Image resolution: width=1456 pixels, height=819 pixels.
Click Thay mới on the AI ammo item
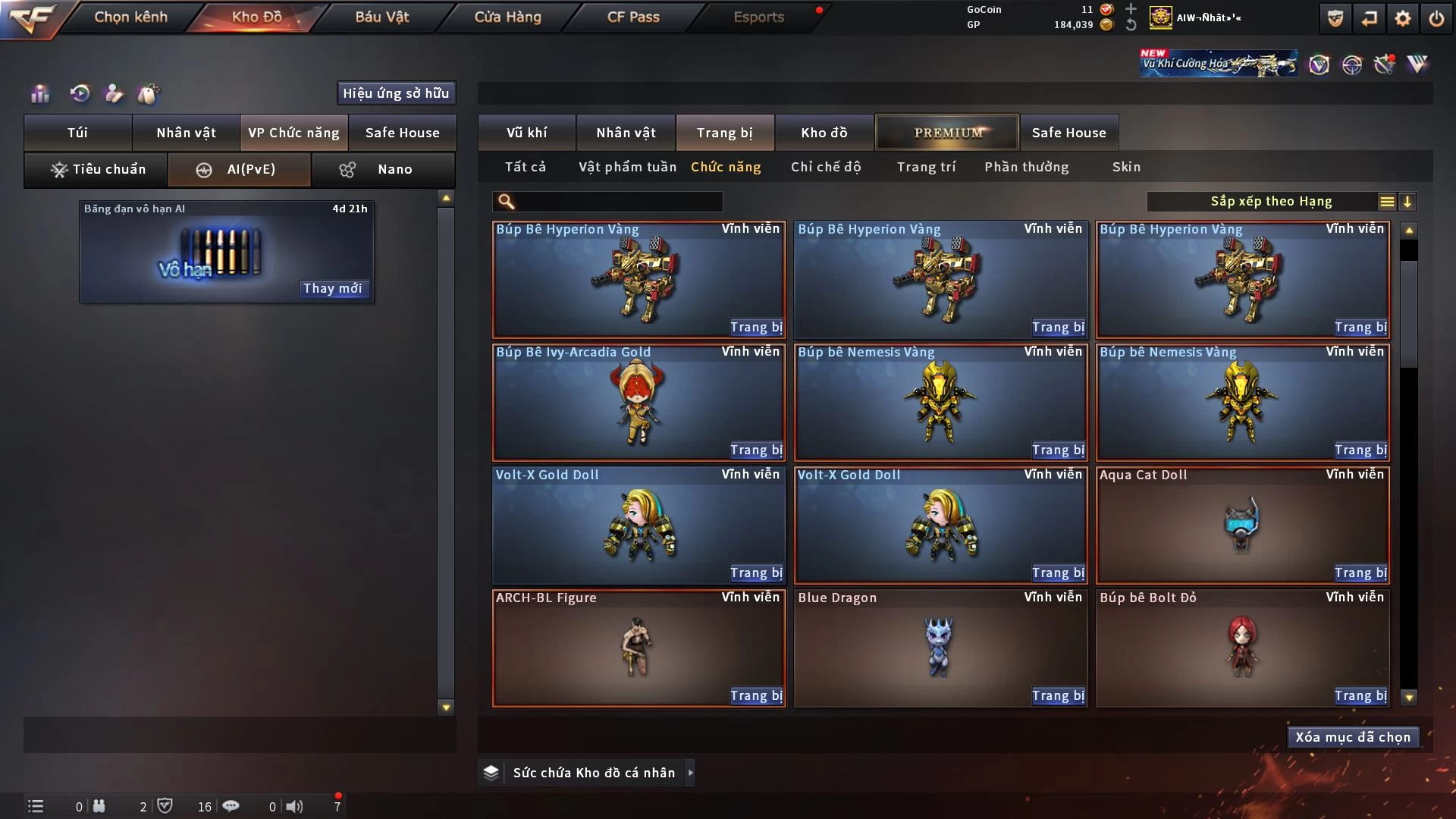[332, 289]
